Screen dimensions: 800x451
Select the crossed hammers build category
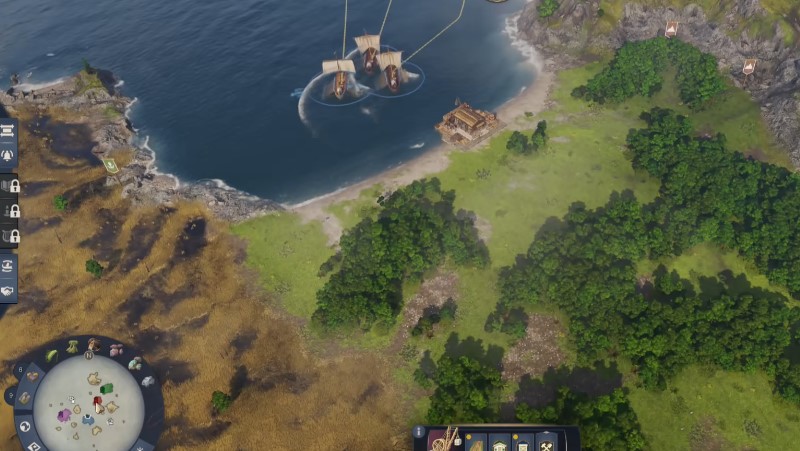pos(546,441)
